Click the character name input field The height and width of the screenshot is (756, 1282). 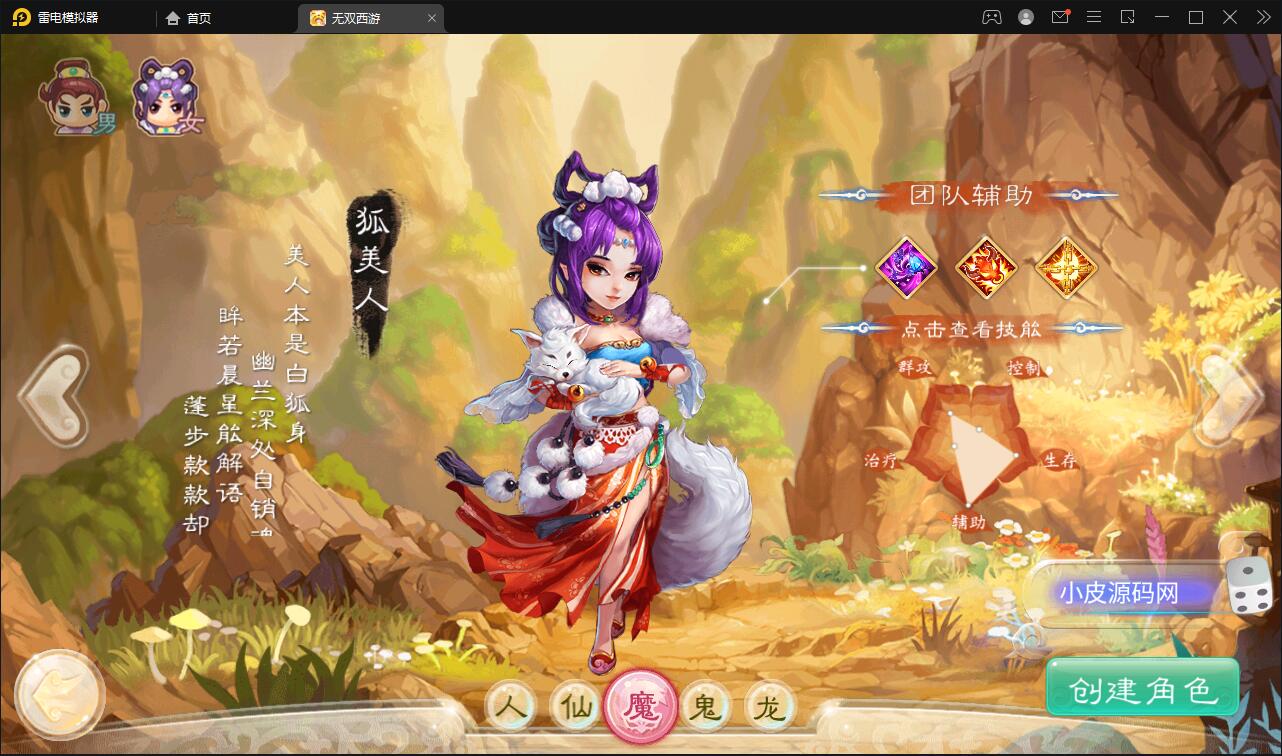(x=1125, y=592)
